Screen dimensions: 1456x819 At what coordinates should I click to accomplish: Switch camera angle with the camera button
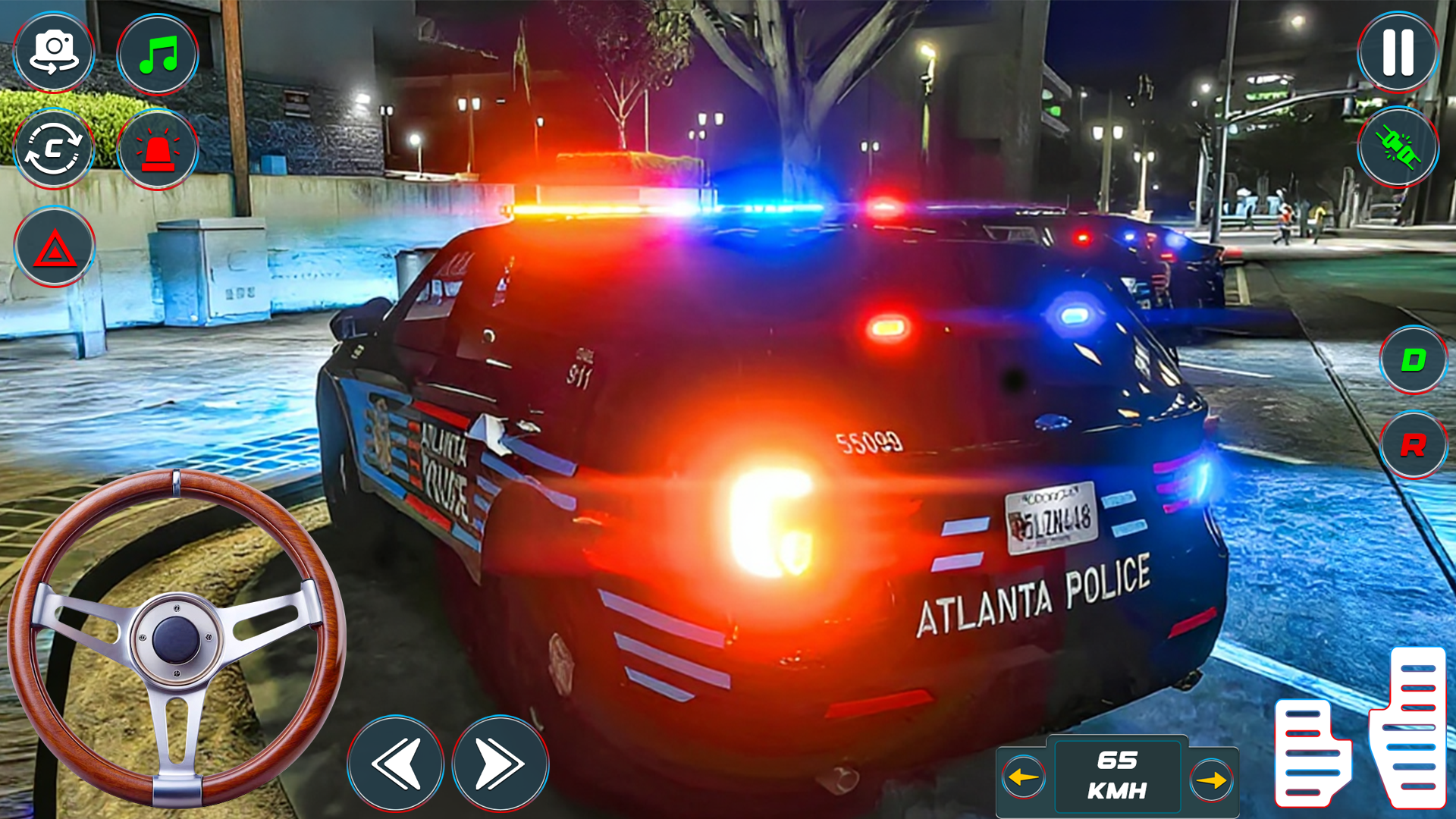(54, 53)
